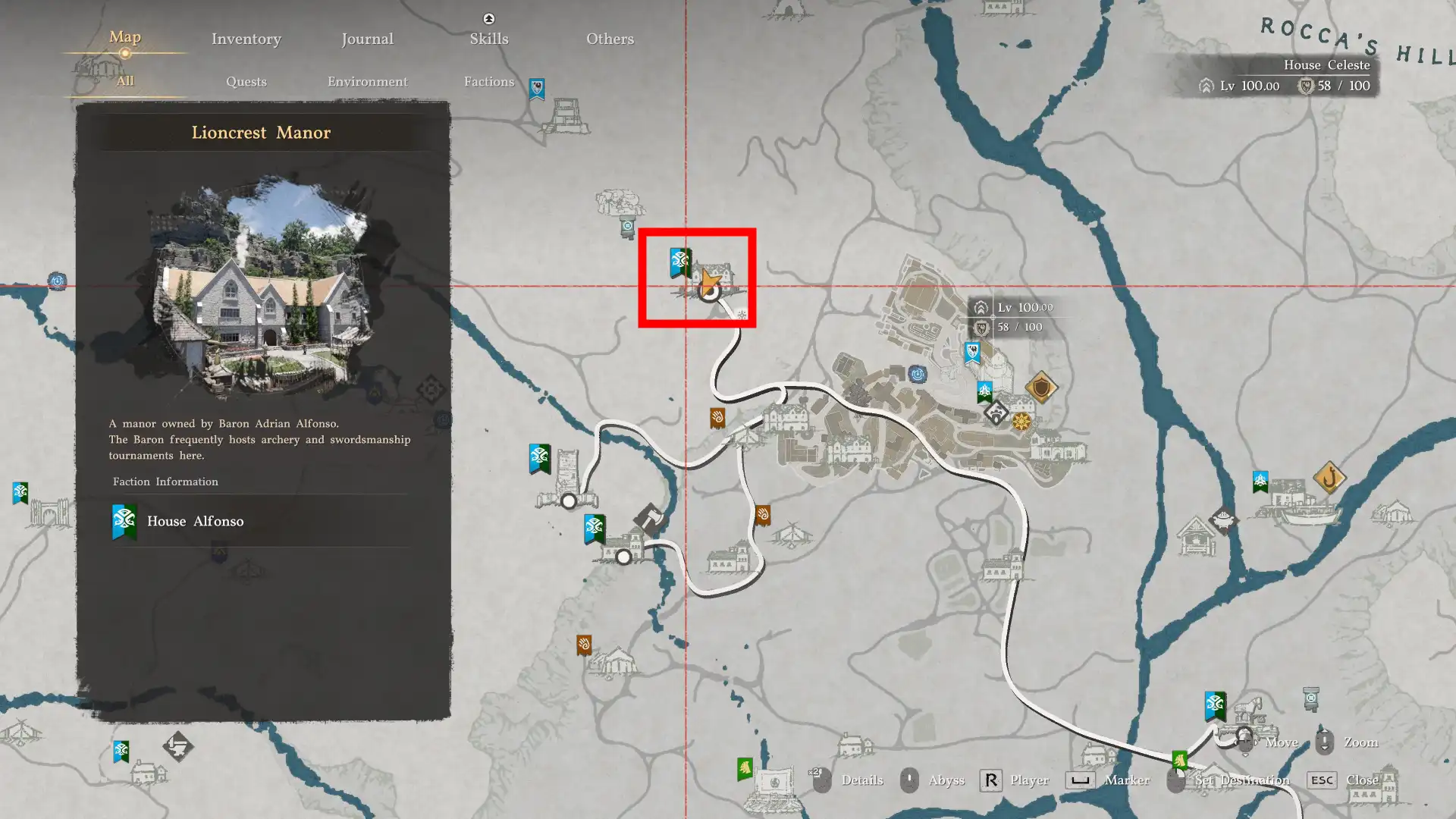Show the Quests map filter
Screen dimensions: 1456x819
(246, 81)
